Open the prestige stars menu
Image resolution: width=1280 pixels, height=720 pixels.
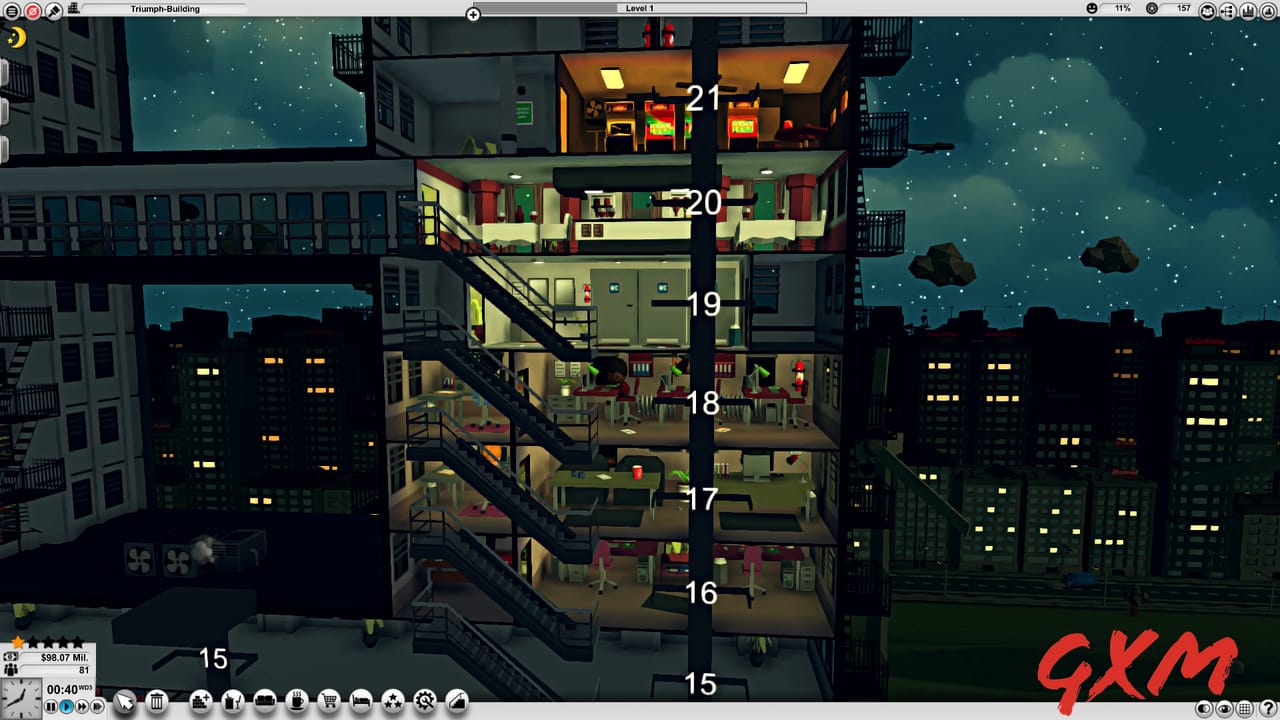point(392,701)
